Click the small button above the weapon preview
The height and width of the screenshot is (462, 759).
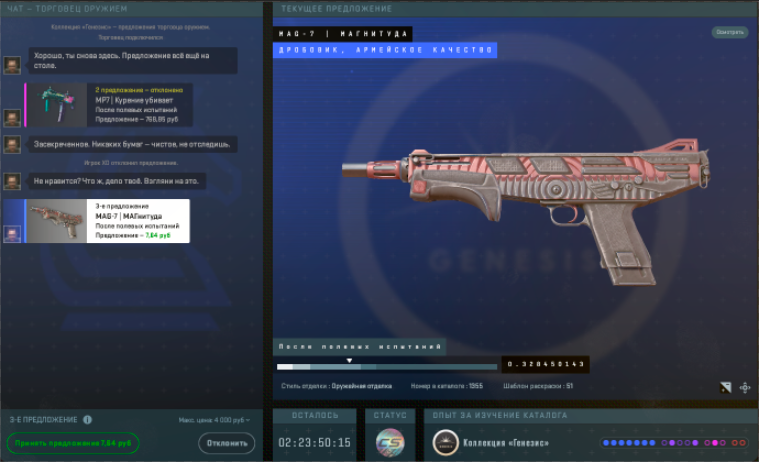[x=730, y=32]
